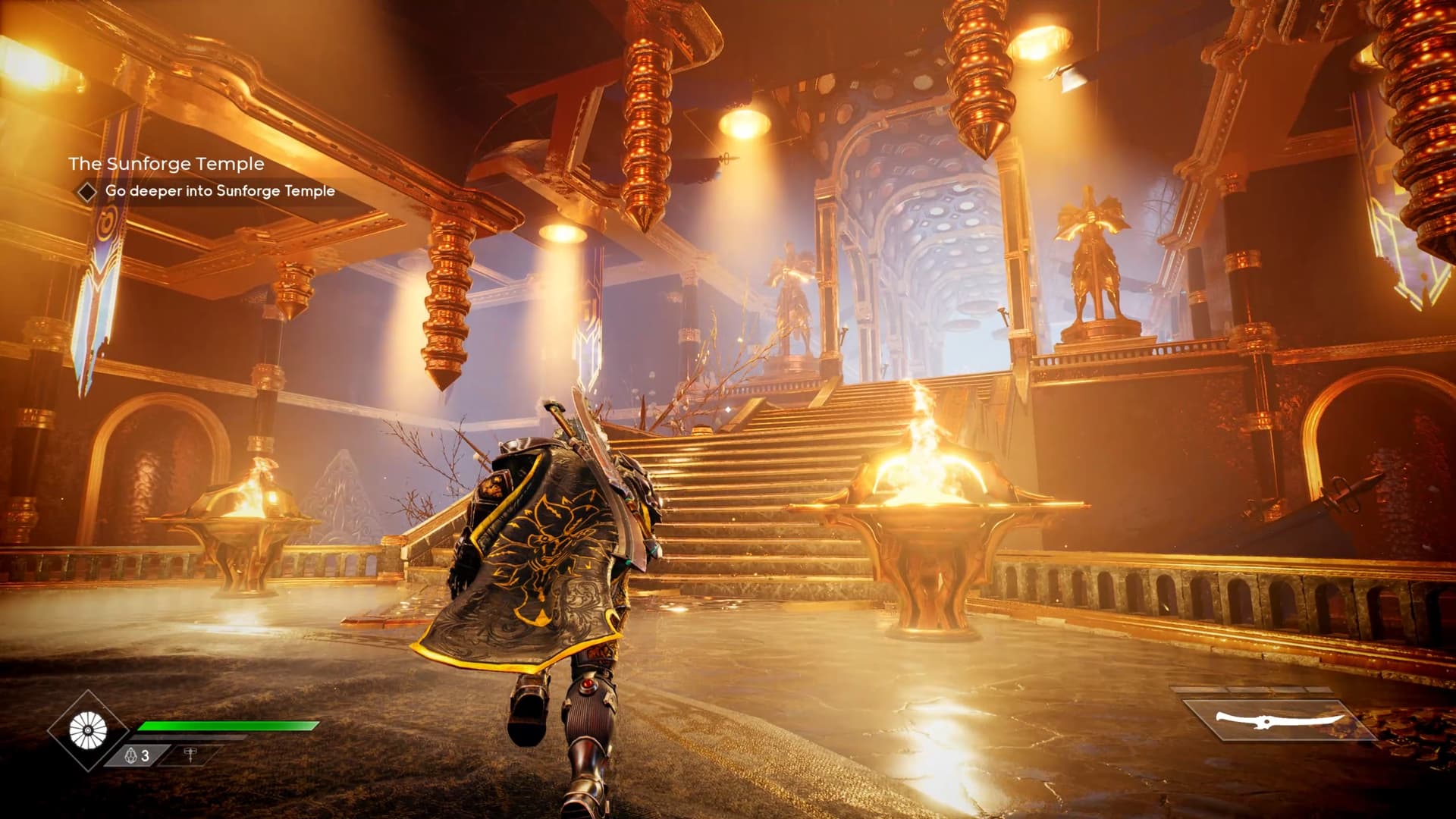Click the equipped curved sword weapon slot
Image resolution: width=1456 pixels, height=819 pixels.
pyautogui.click(x=1279, y=720)
